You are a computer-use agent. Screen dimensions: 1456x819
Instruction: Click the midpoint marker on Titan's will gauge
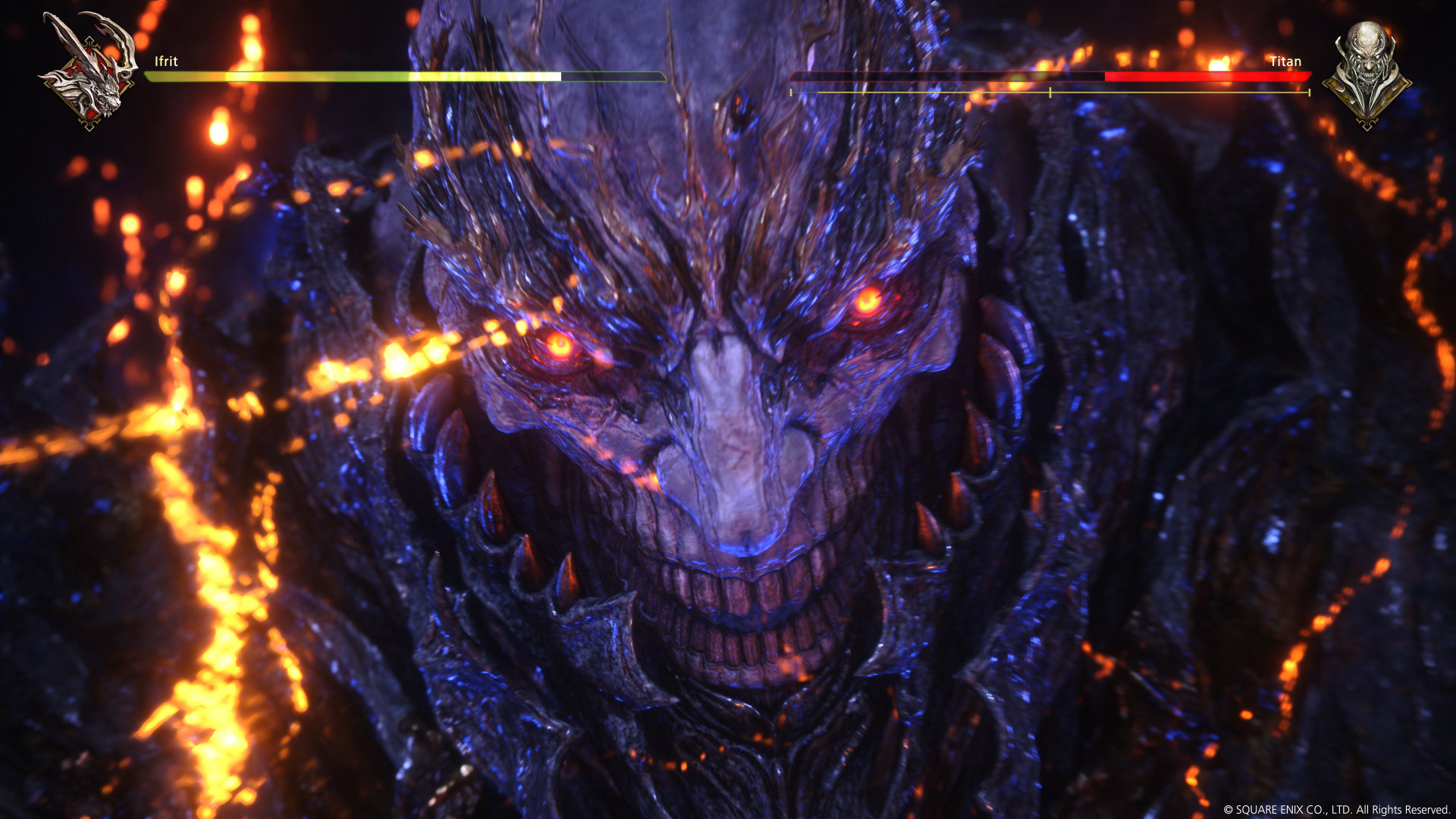1050,93
